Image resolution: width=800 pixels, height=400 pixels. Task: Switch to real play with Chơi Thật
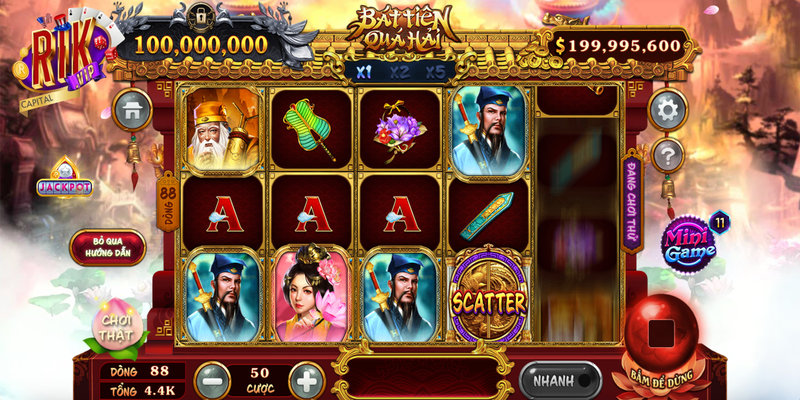tap(111, 327)
